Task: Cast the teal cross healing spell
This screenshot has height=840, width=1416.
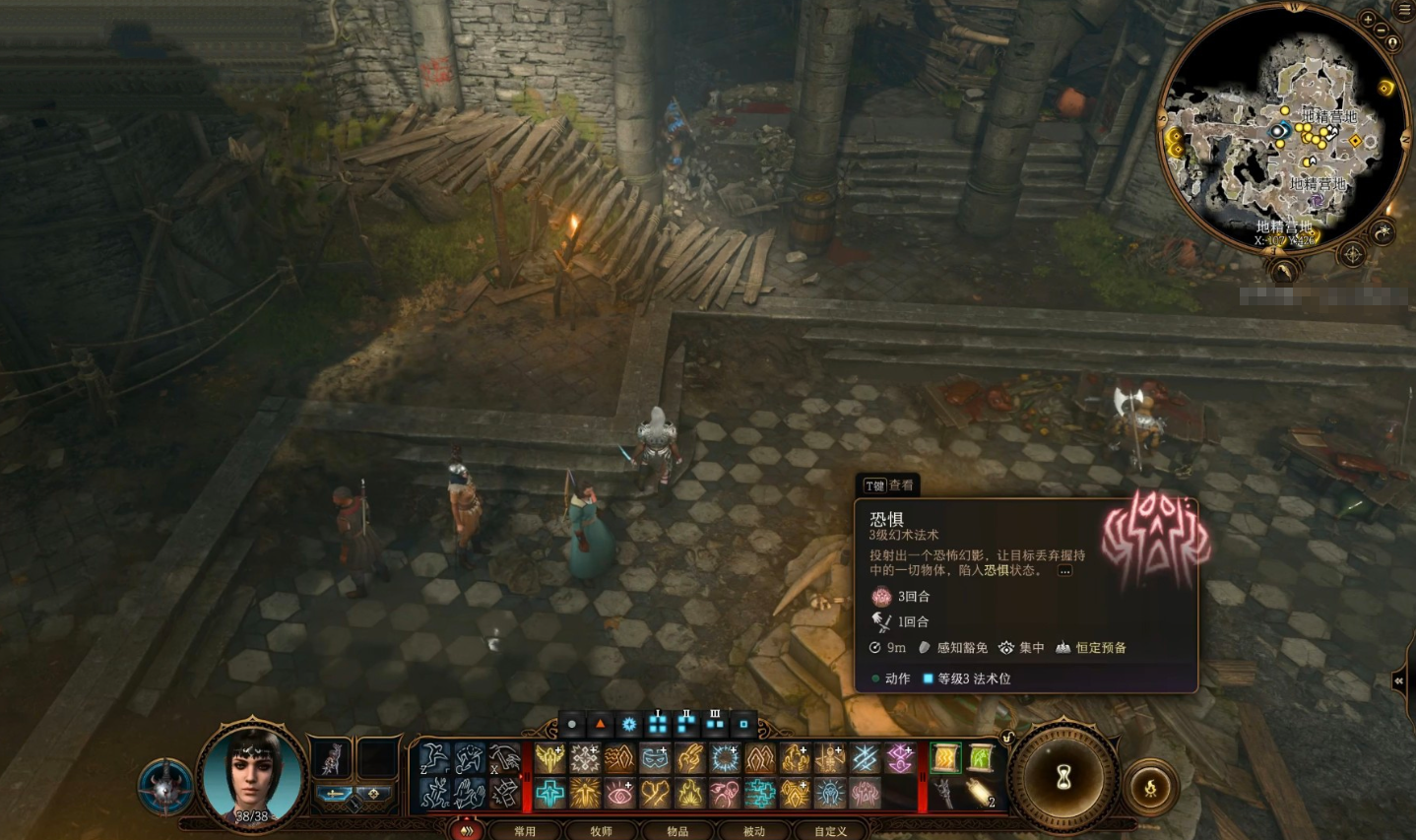Action: (x=550, y=792)
